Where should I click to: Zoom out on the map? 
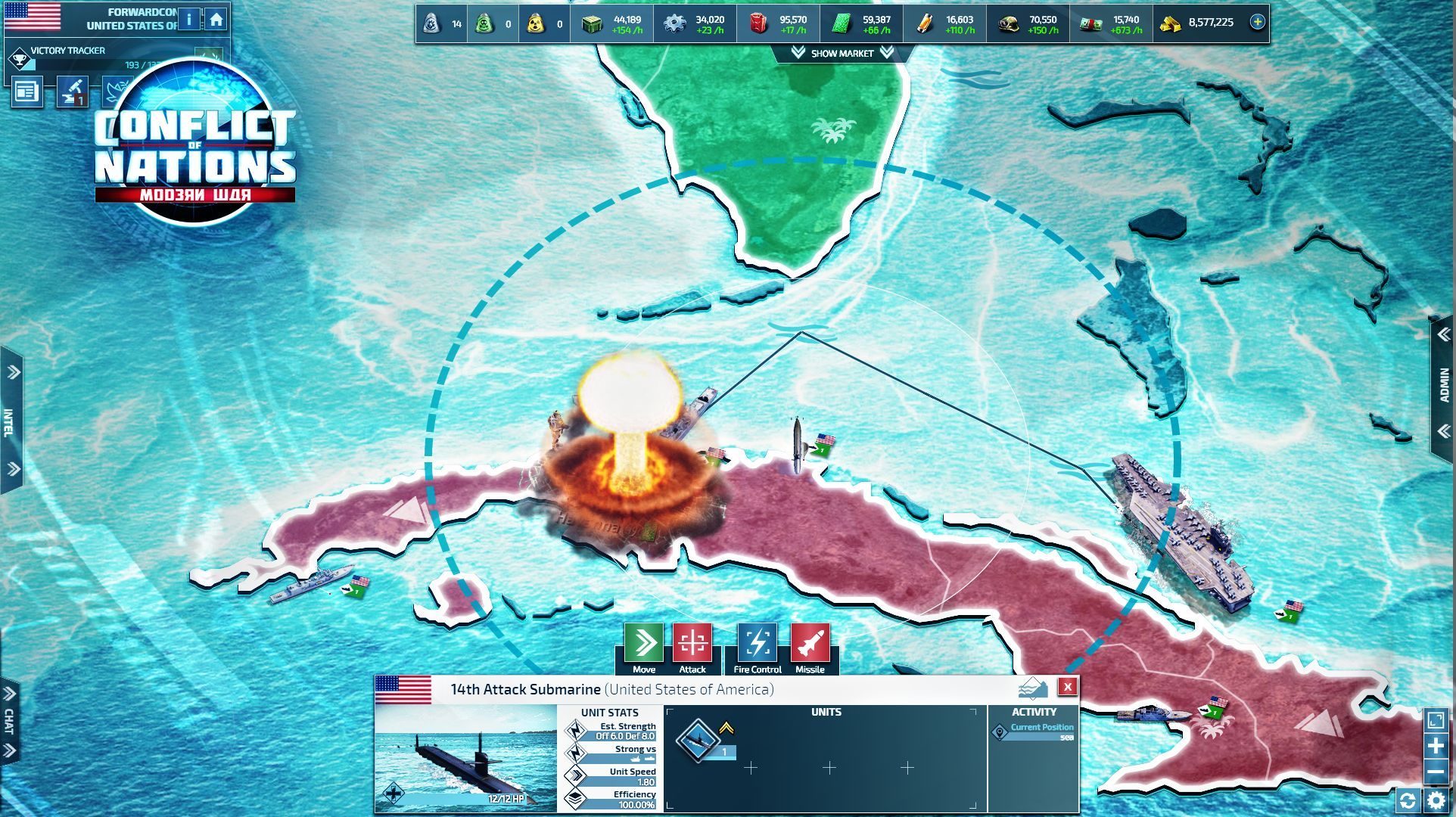[1436, 772]
